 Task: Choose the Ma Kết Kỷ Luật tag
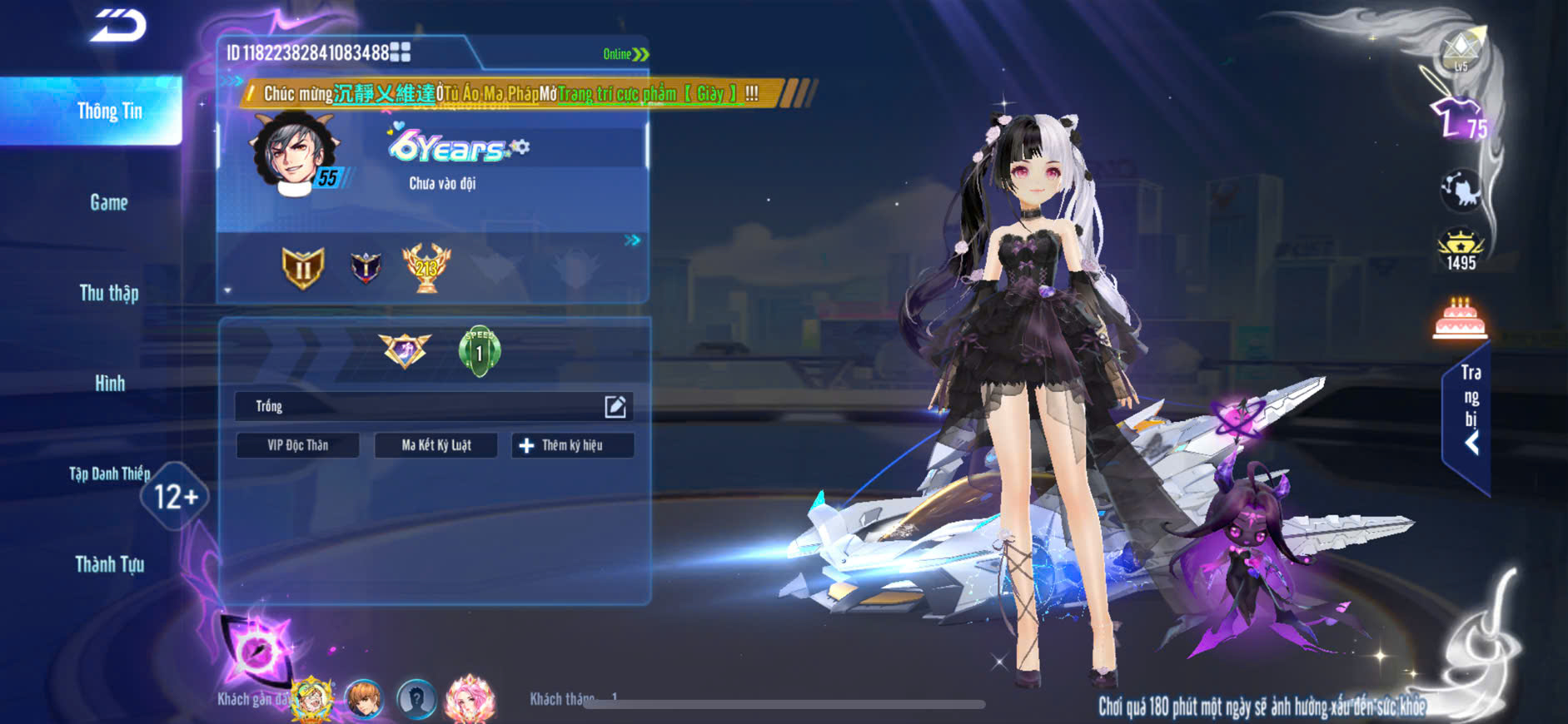pyautogui.click(x=436, y=445)
